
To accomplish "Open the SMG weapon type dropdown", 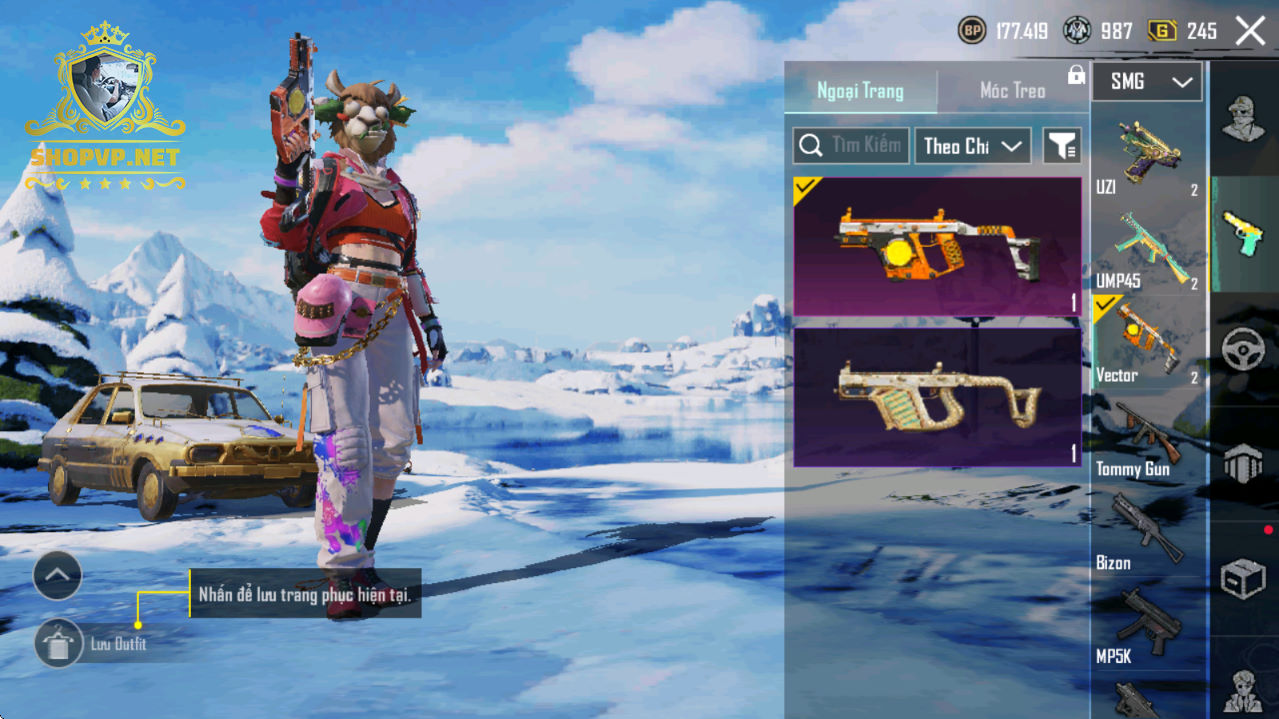I will point(1146,82).
